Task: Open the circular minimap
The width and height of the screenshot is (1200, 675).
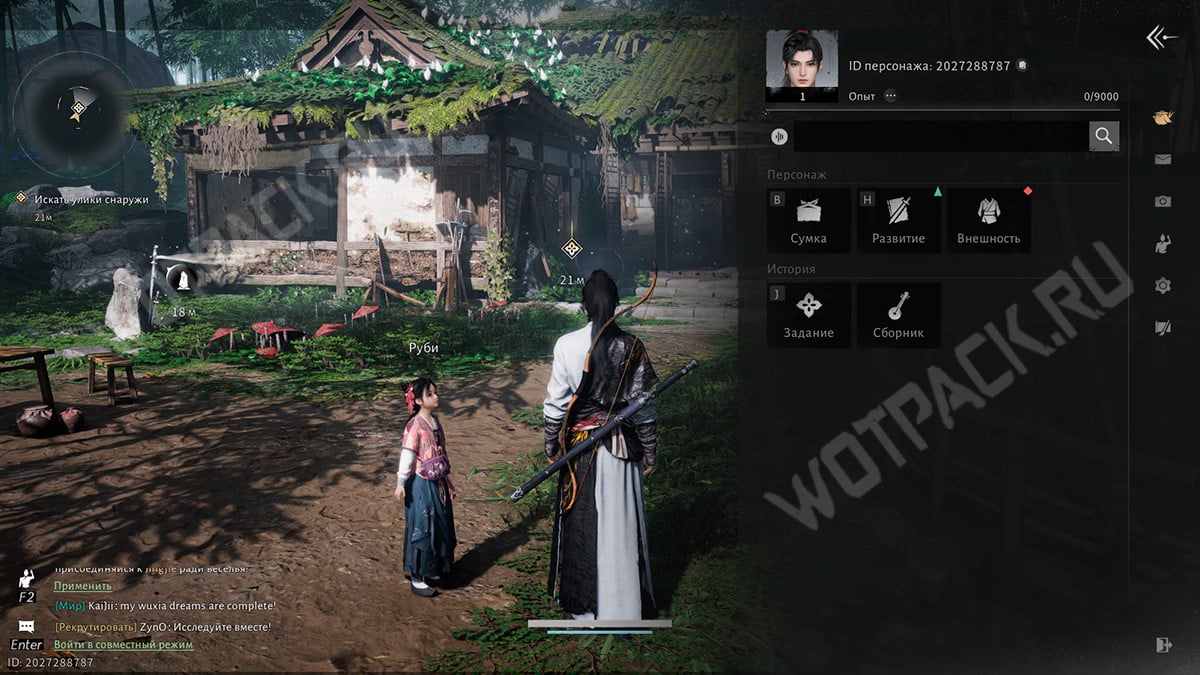Action: point(77,109)
